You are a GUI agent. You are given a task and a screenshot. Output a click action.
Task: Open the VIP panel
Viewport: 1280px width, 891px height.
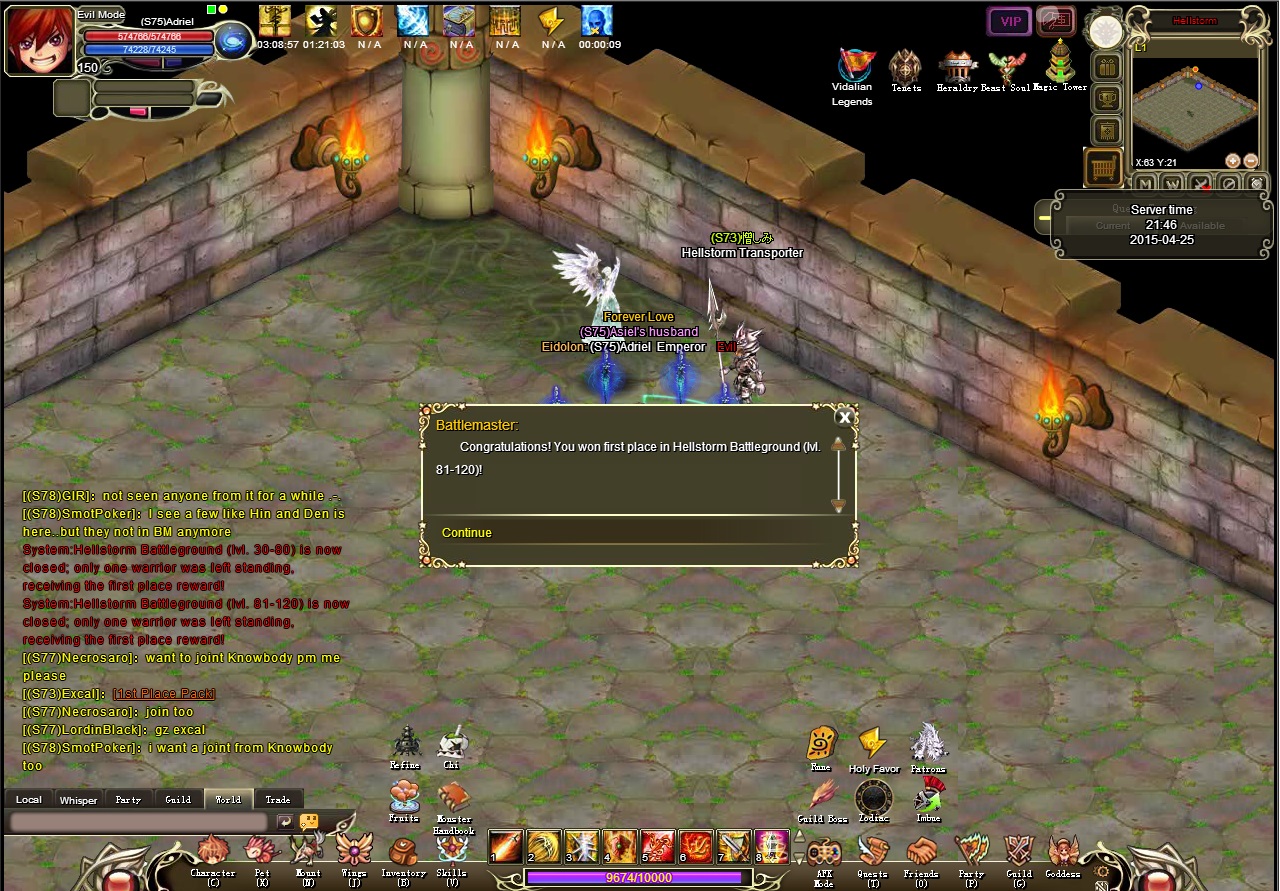1010,21
